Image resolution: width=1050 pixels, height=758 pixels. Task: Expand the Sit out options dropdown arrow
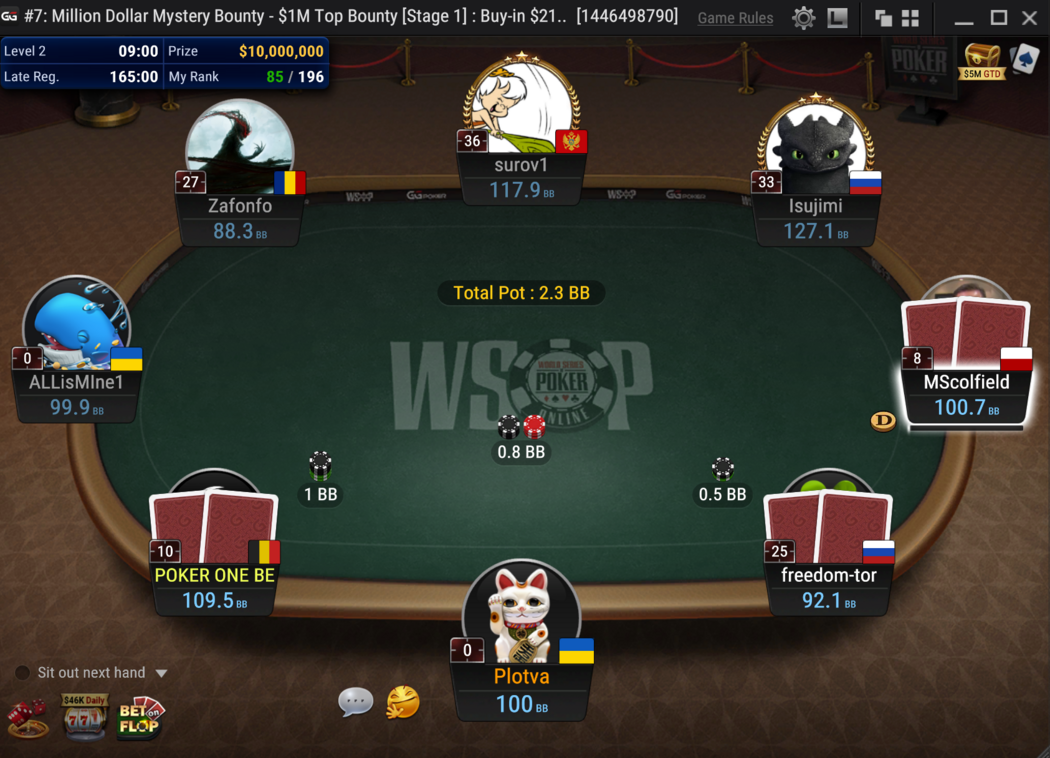click(161, 674)
